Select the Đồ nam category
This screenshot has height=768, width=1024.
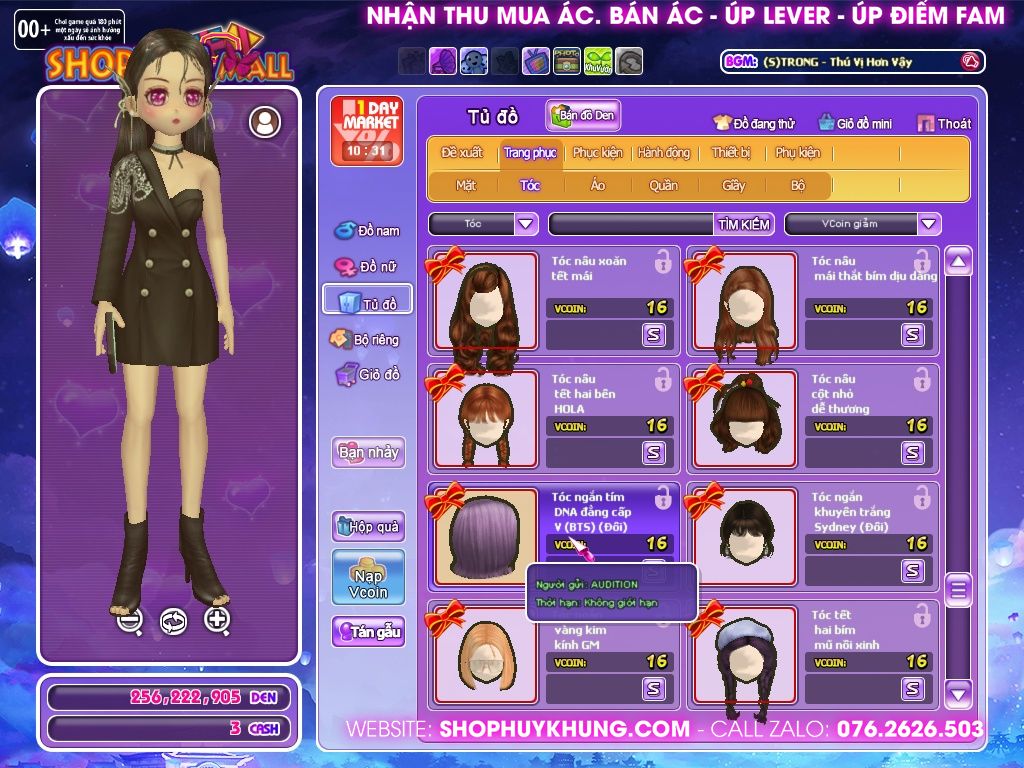point(367,231)
